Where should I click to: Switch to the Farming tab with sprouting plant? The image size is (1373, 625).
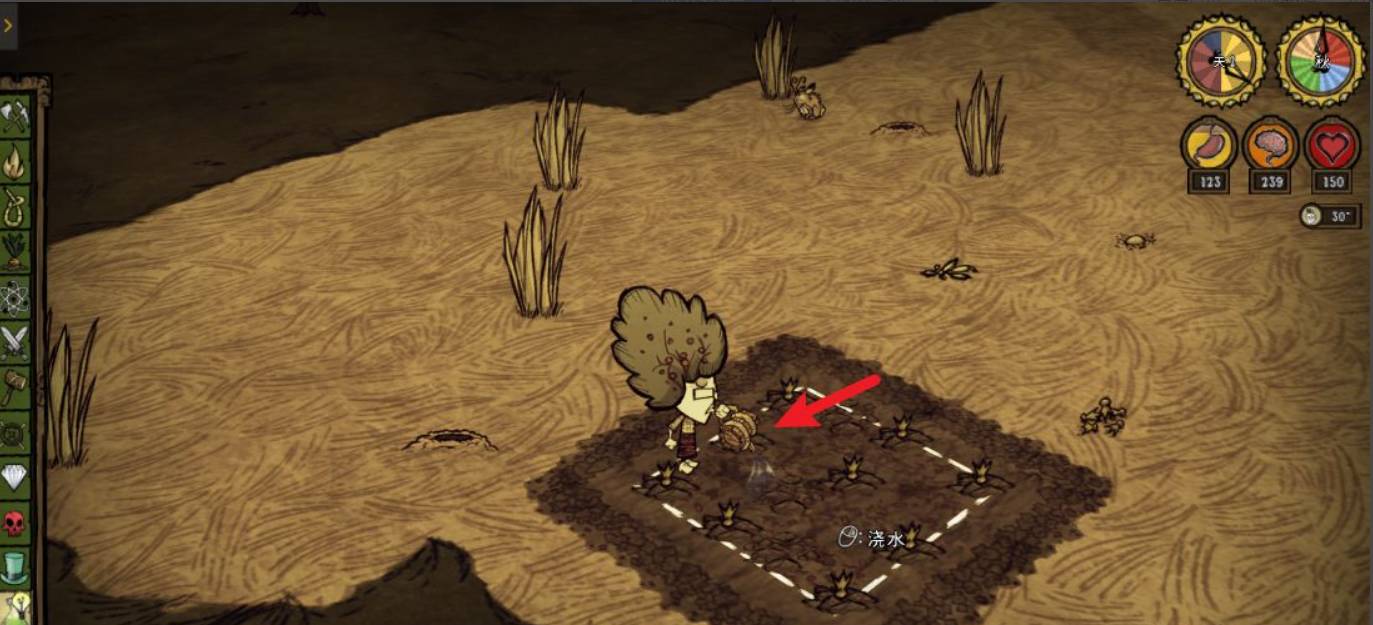(x=14, y=252)
